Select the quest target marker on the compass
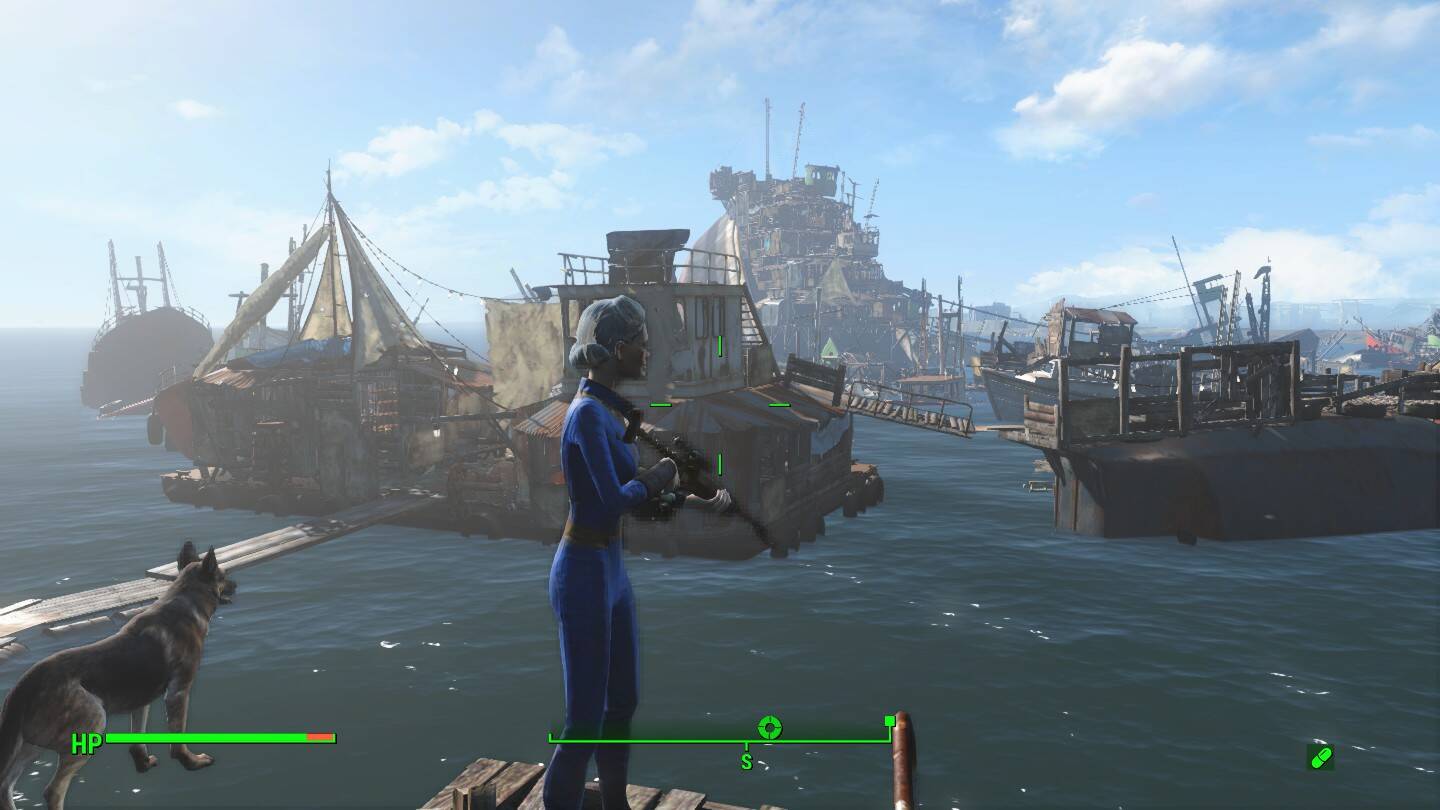This screenshot has width=1440, height=810. tap(769, 727)
